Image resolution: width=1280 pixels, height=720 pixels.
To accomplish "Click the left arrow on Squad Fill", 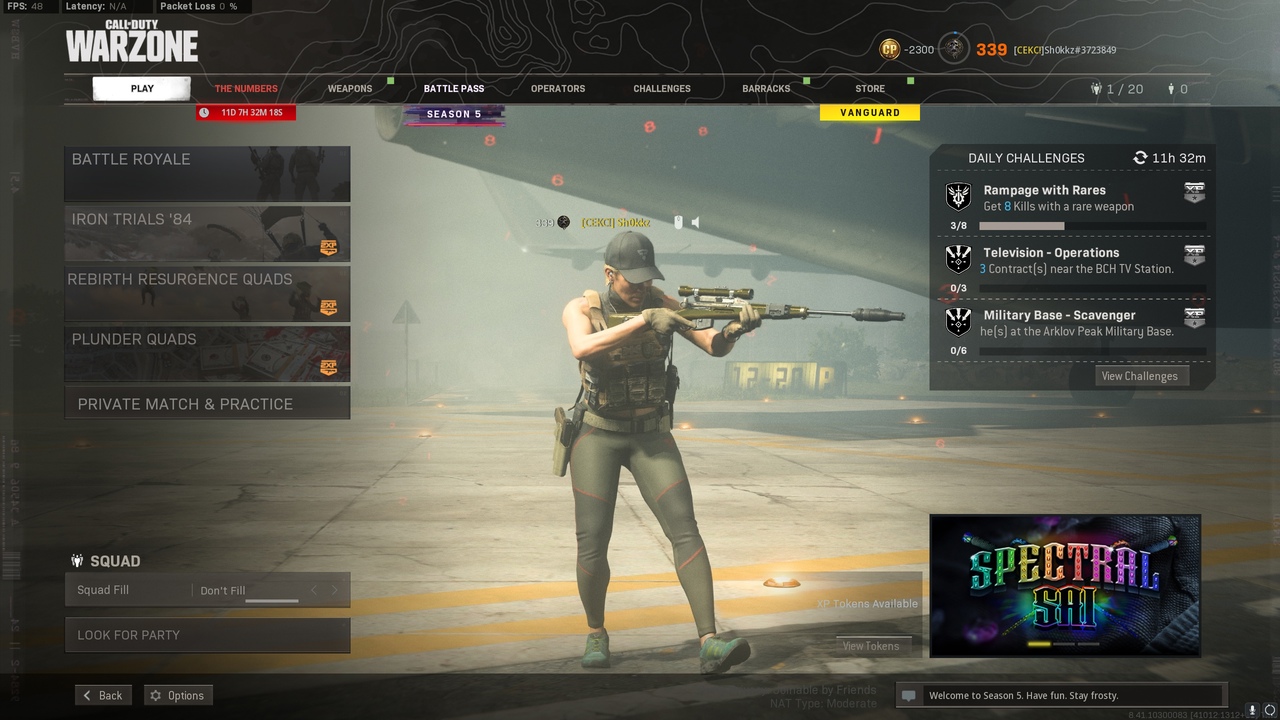I will (313, 590).
